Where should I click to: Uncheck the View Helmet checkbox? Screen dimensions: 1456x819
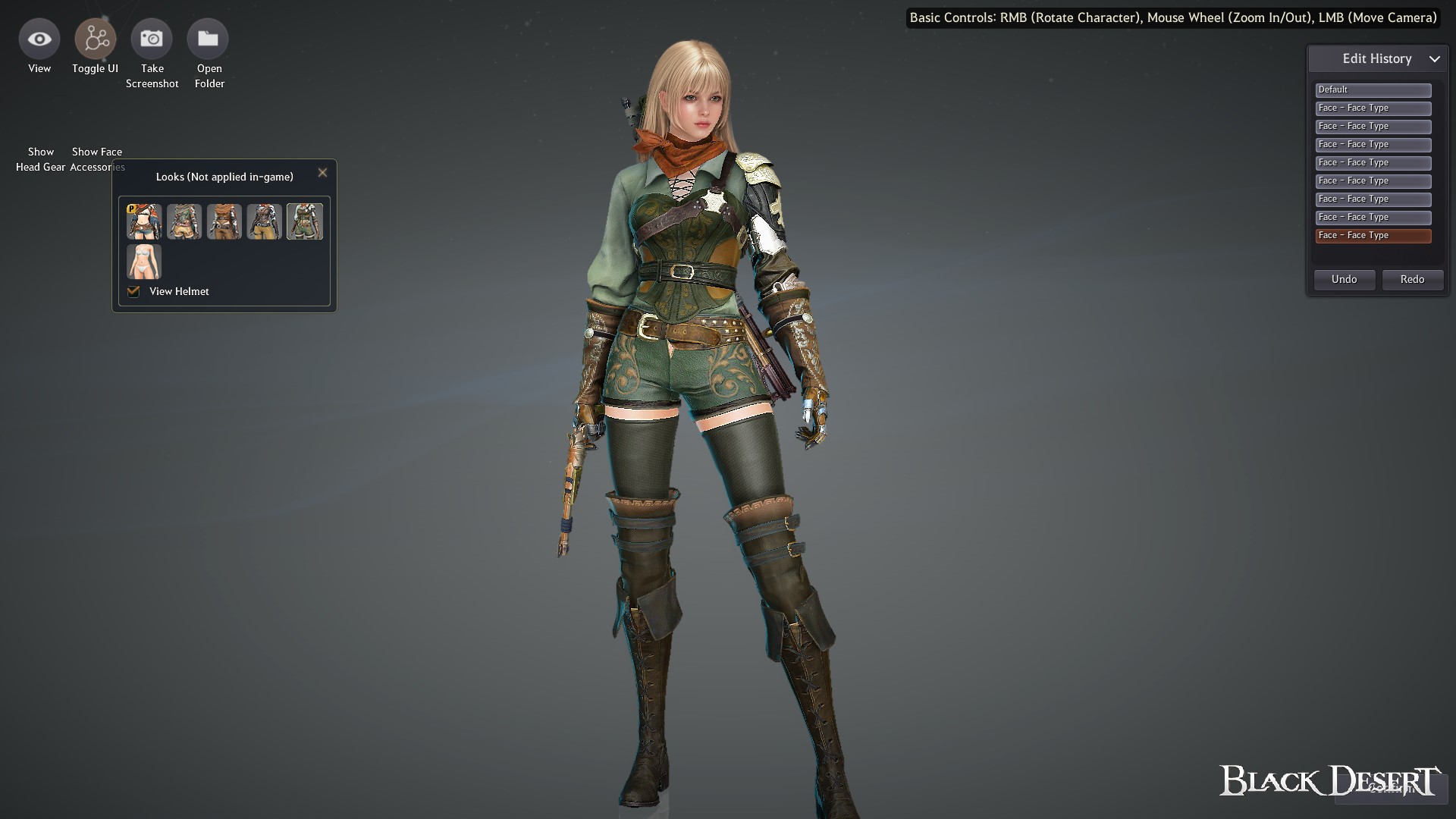click(x=133, y=291)
